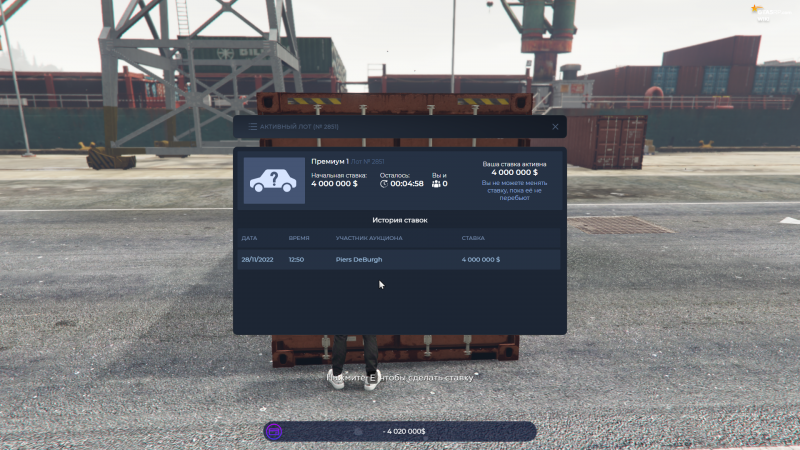Select the Piers DeBurgh bid history row
Image resolution: width=800 pixels, height=450 pixels.
pos(400,259)
